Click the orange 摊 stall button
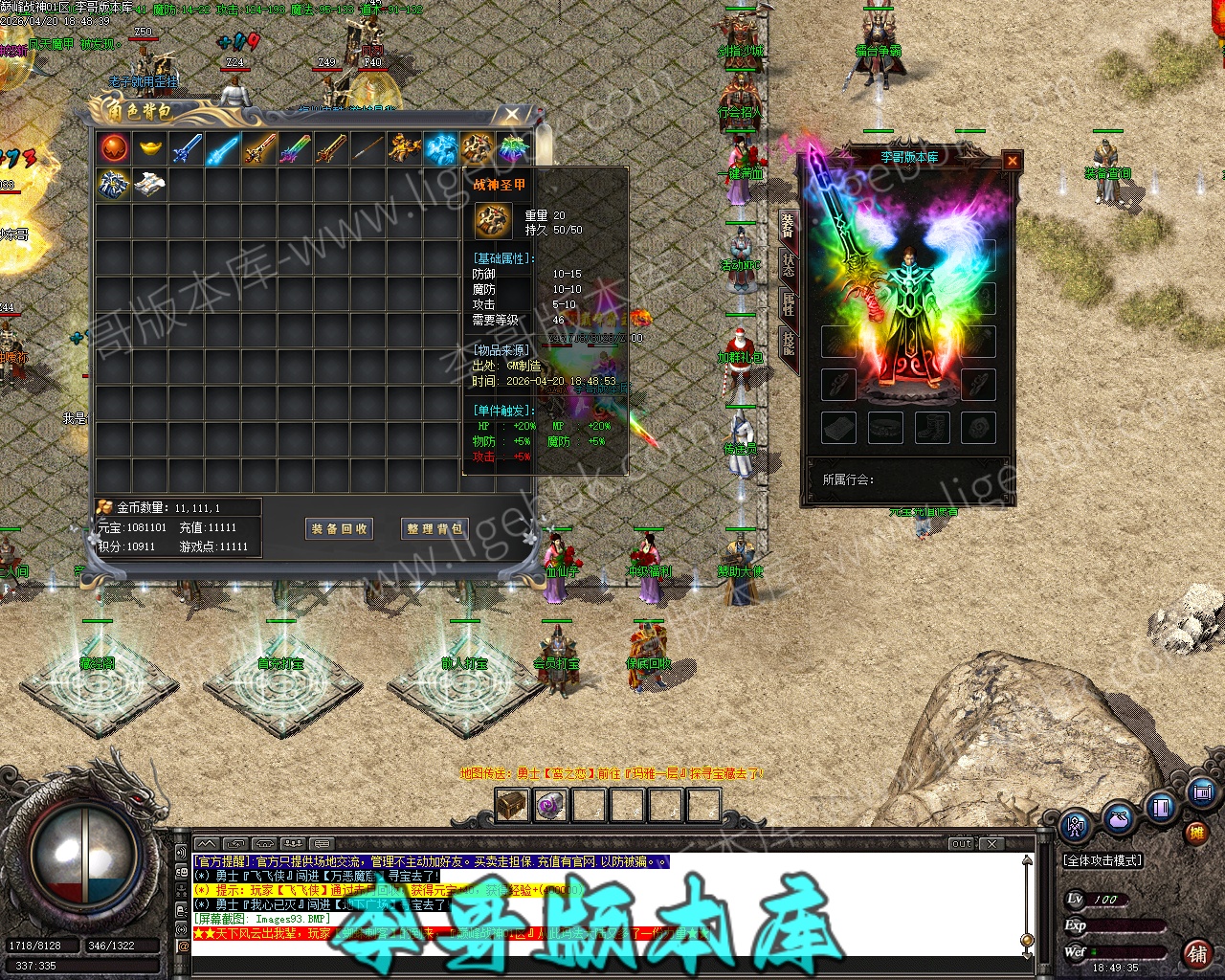1225x980 pixels. (1196, 832)
